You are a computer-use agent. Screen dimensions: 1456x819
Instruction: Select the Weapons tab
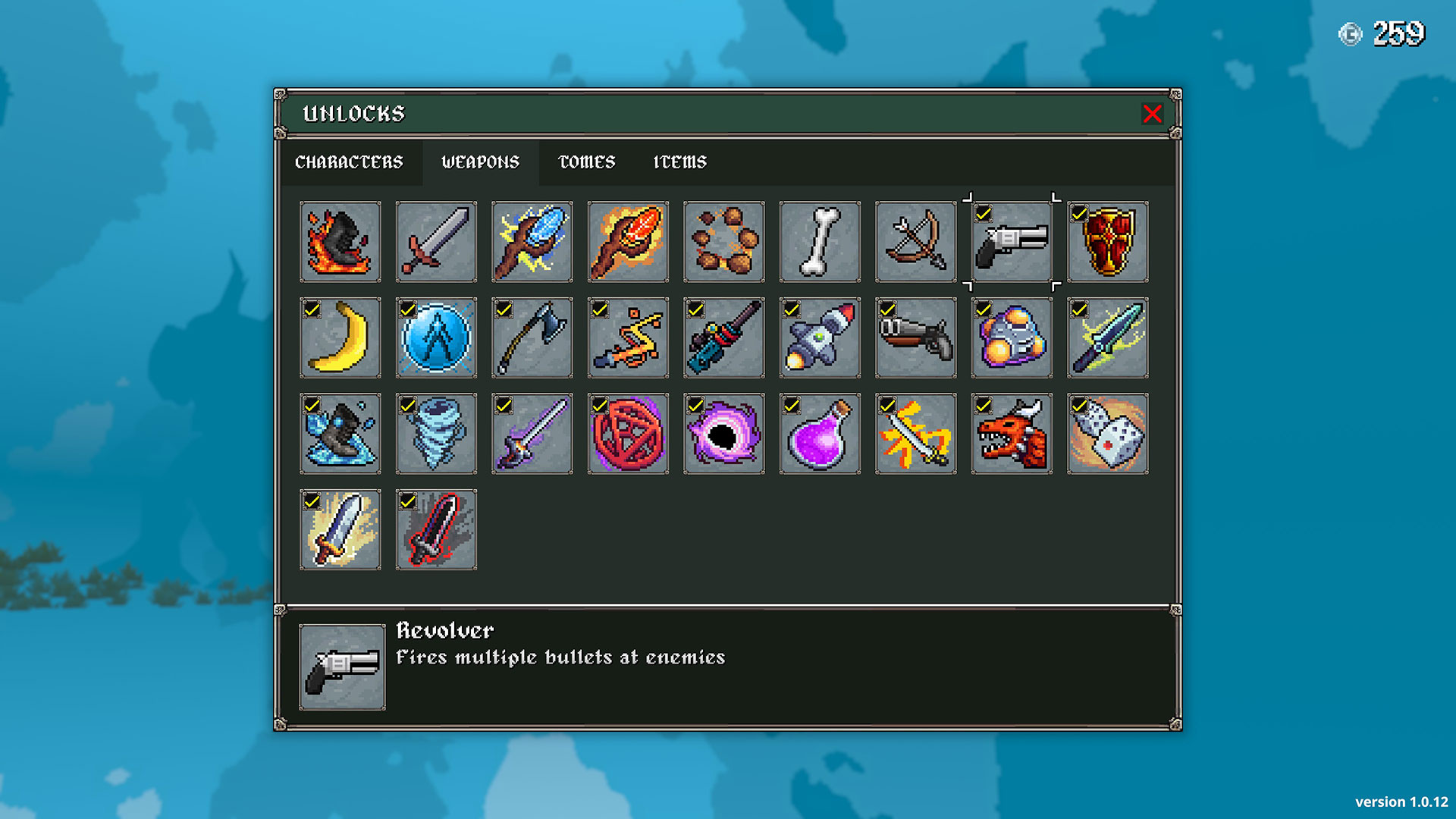click(480, 162)
